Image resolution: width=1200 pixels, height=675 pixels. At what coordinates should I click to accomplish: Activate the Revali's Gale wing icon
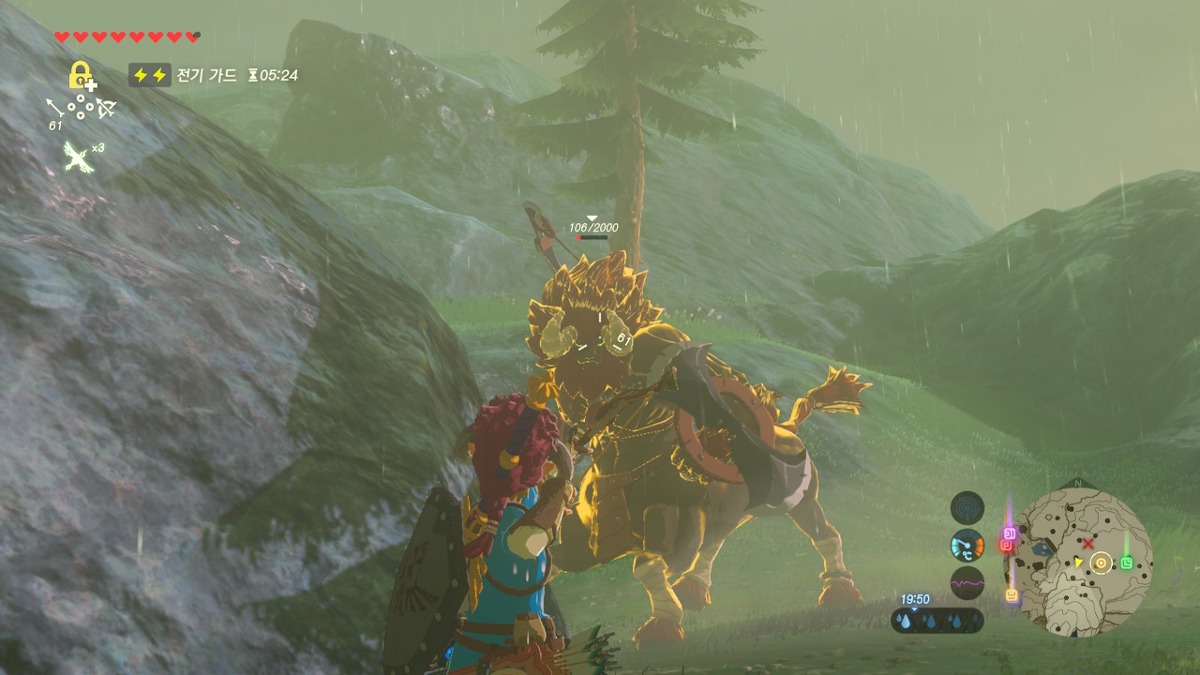point(74,155)
